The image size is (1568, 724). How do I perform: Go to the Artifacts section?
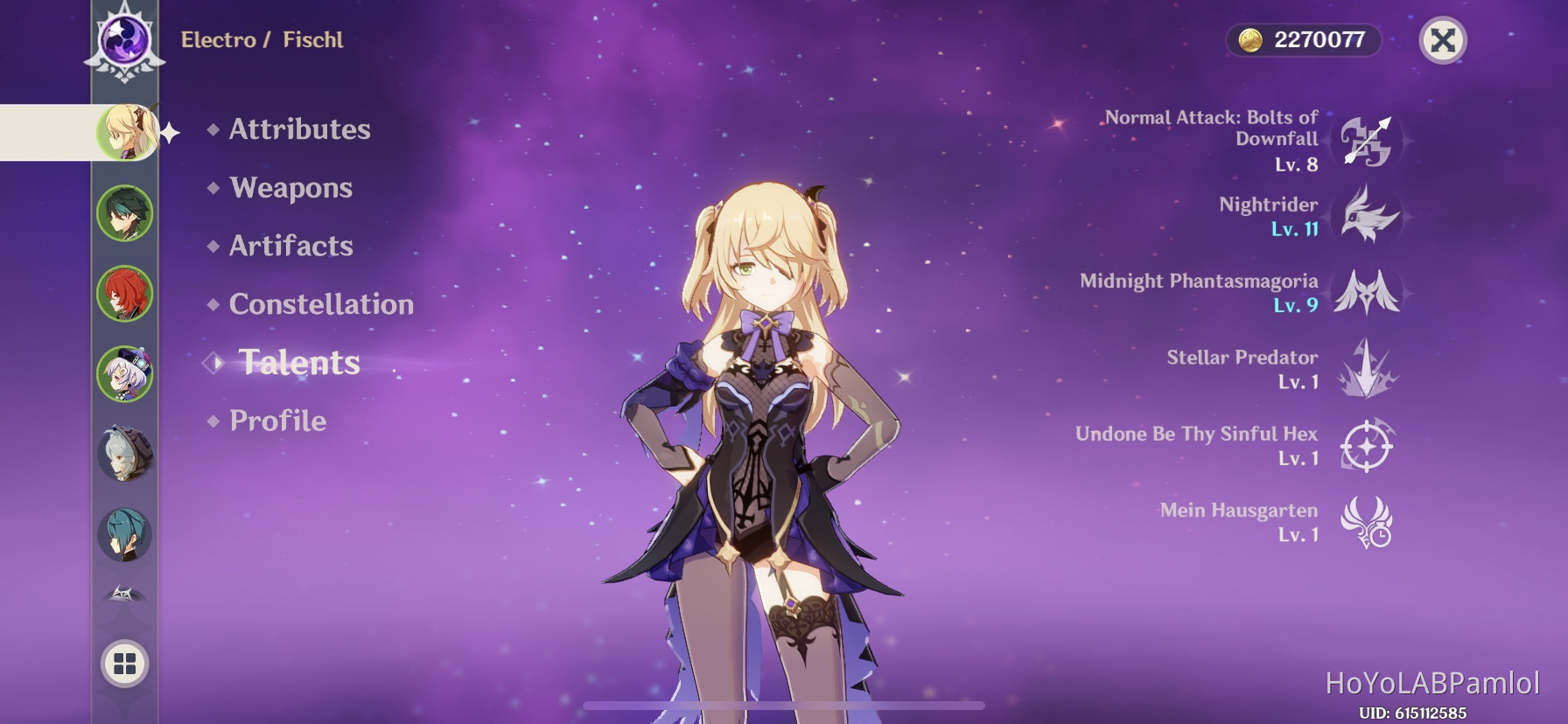click(290, 246)
